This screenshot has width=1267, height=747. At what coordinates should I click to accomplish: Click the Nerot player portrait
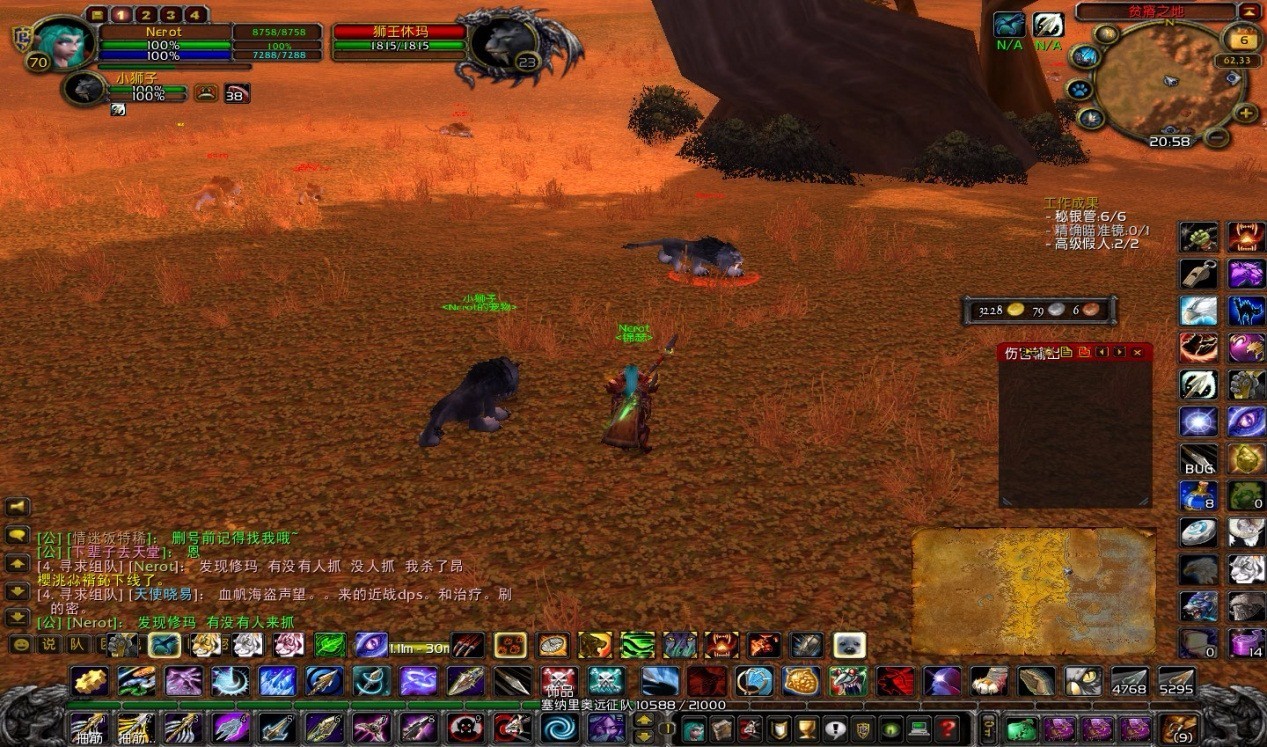[64, 44]
